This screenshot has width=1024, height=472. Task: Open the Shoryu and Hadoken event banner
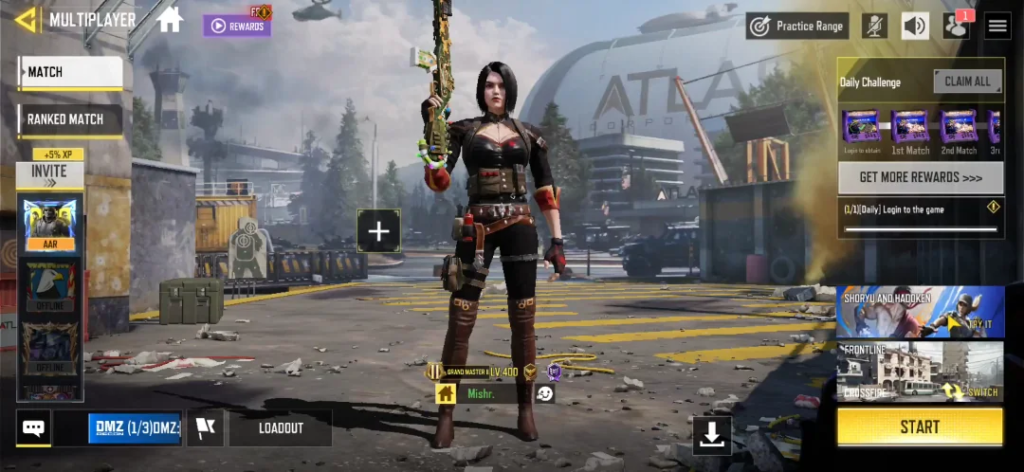(920, 311)
